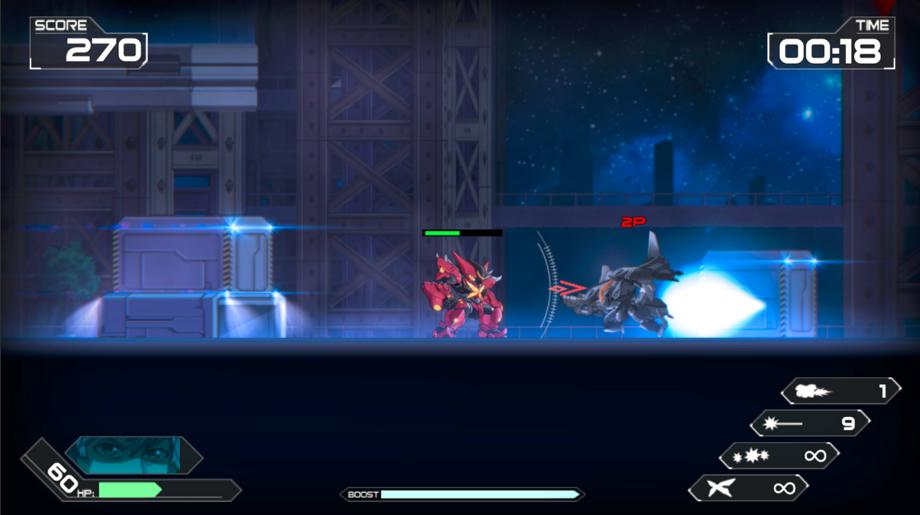Select the smoke blast special weapon slot
The height and width of the screenshot is (515, 920).
(x=840, y=391)
